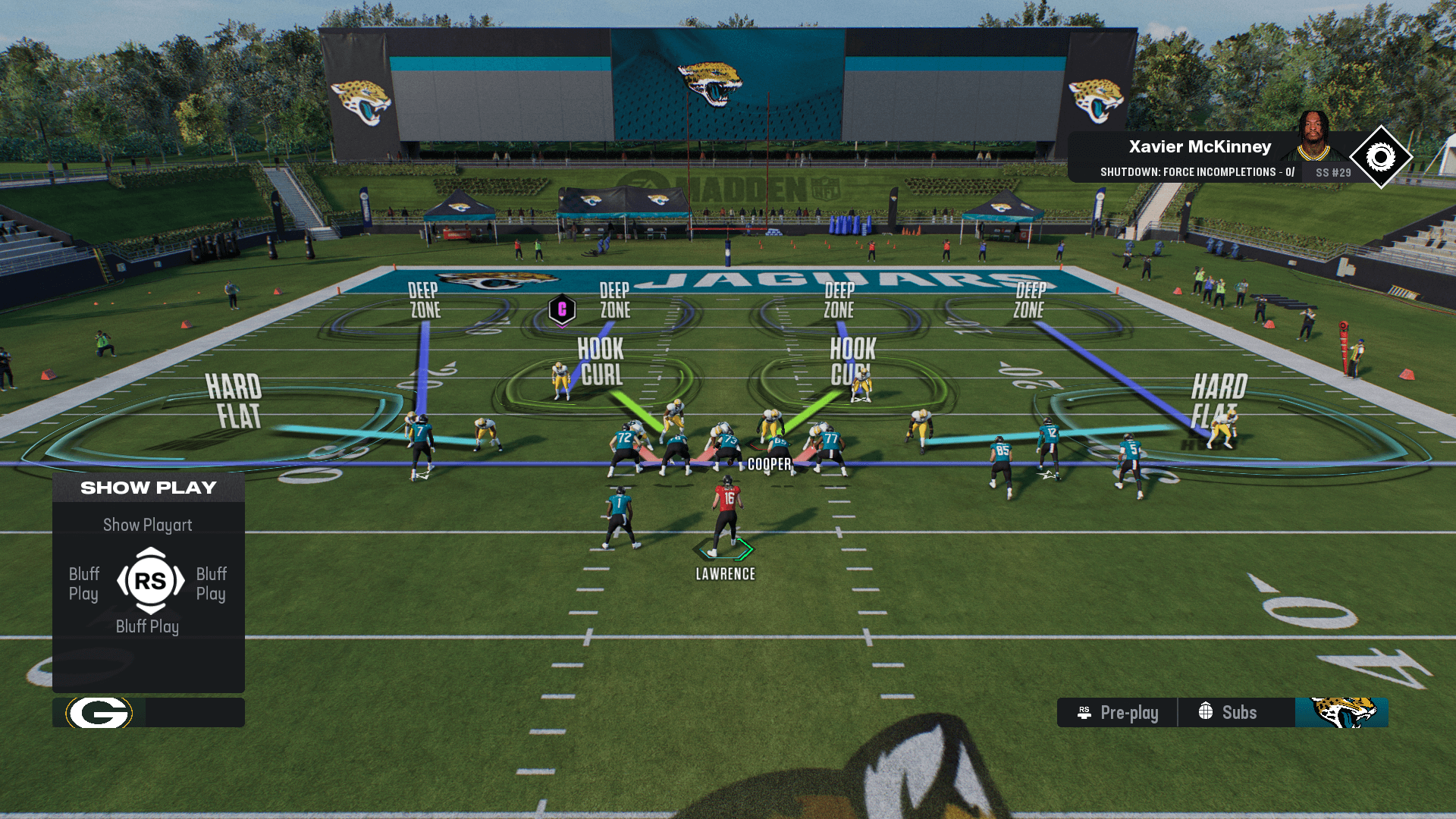Select the Xavier McKinney player banner
This screenshot has width=1456, height=819.
point(1198,147)
